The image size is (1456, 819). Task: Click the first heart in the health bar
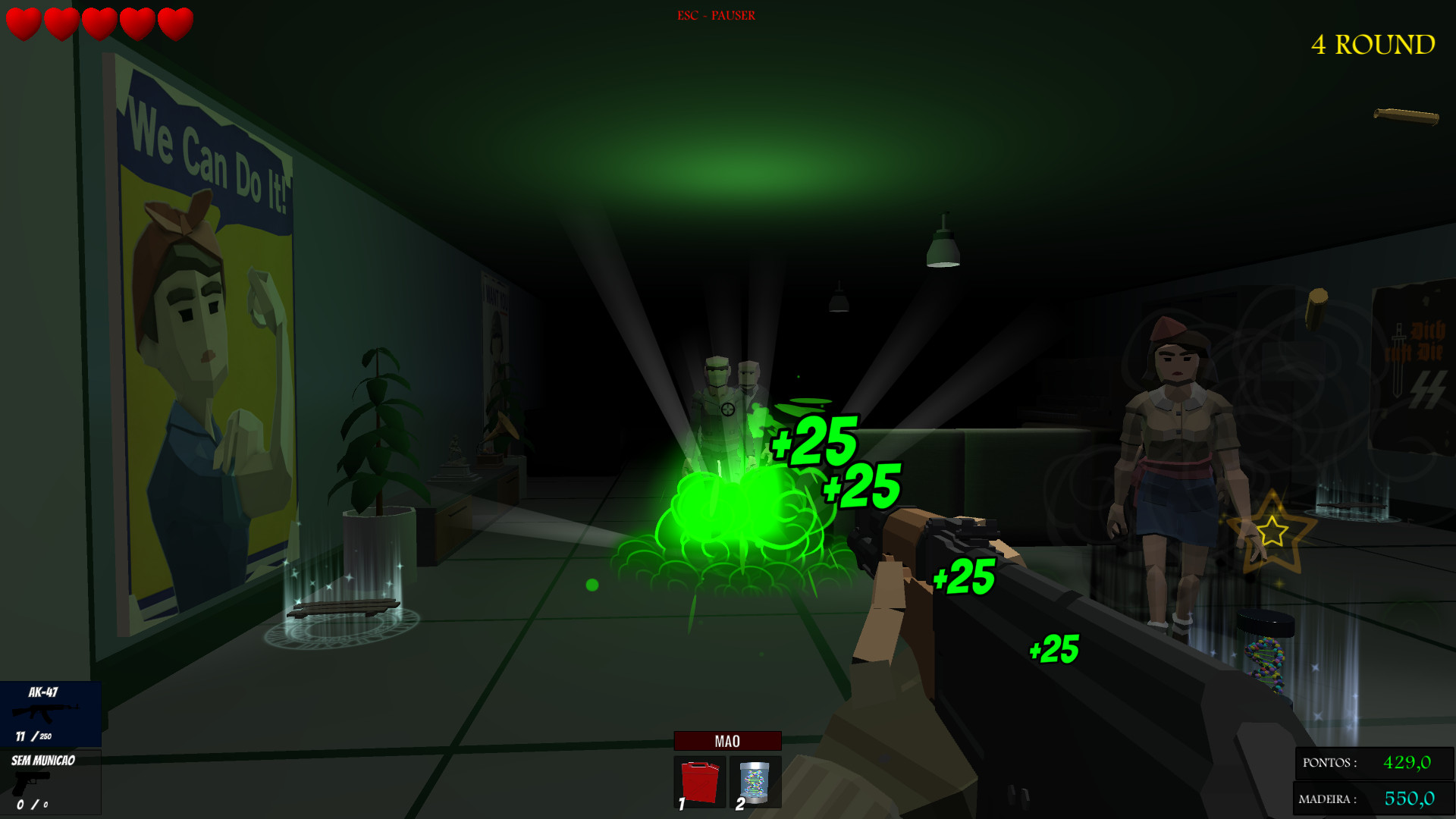(23, 23)
